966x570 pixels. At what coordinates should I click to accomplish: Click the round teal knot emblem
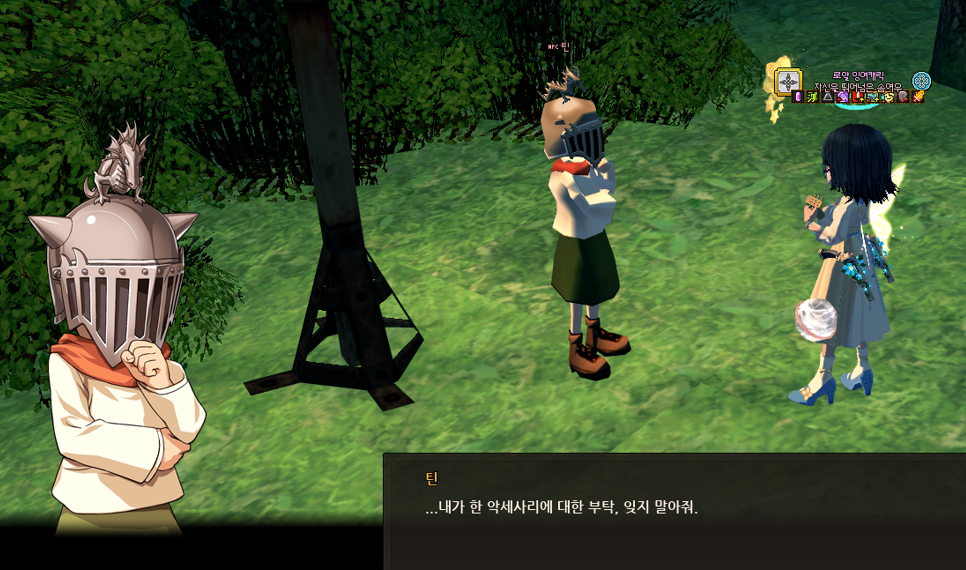click(921, 81)
